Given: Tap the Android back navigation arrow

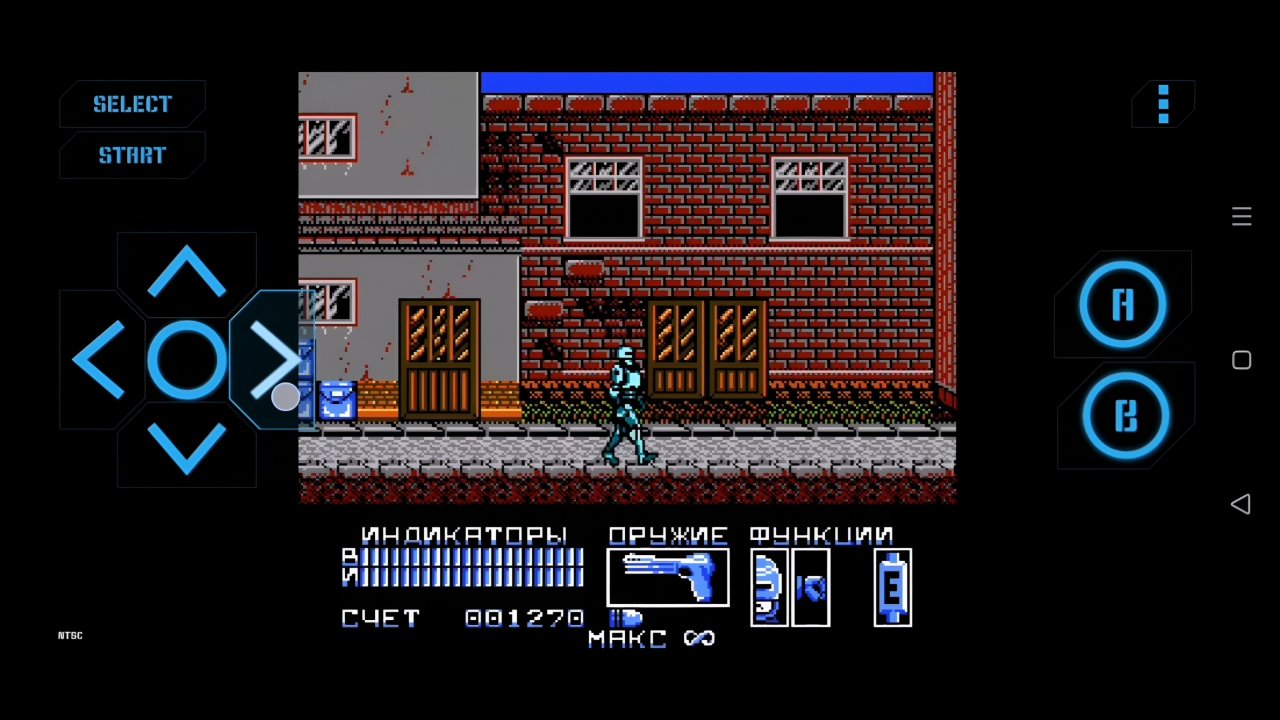Looking at the screenshot, I should tap(1240, 505).
